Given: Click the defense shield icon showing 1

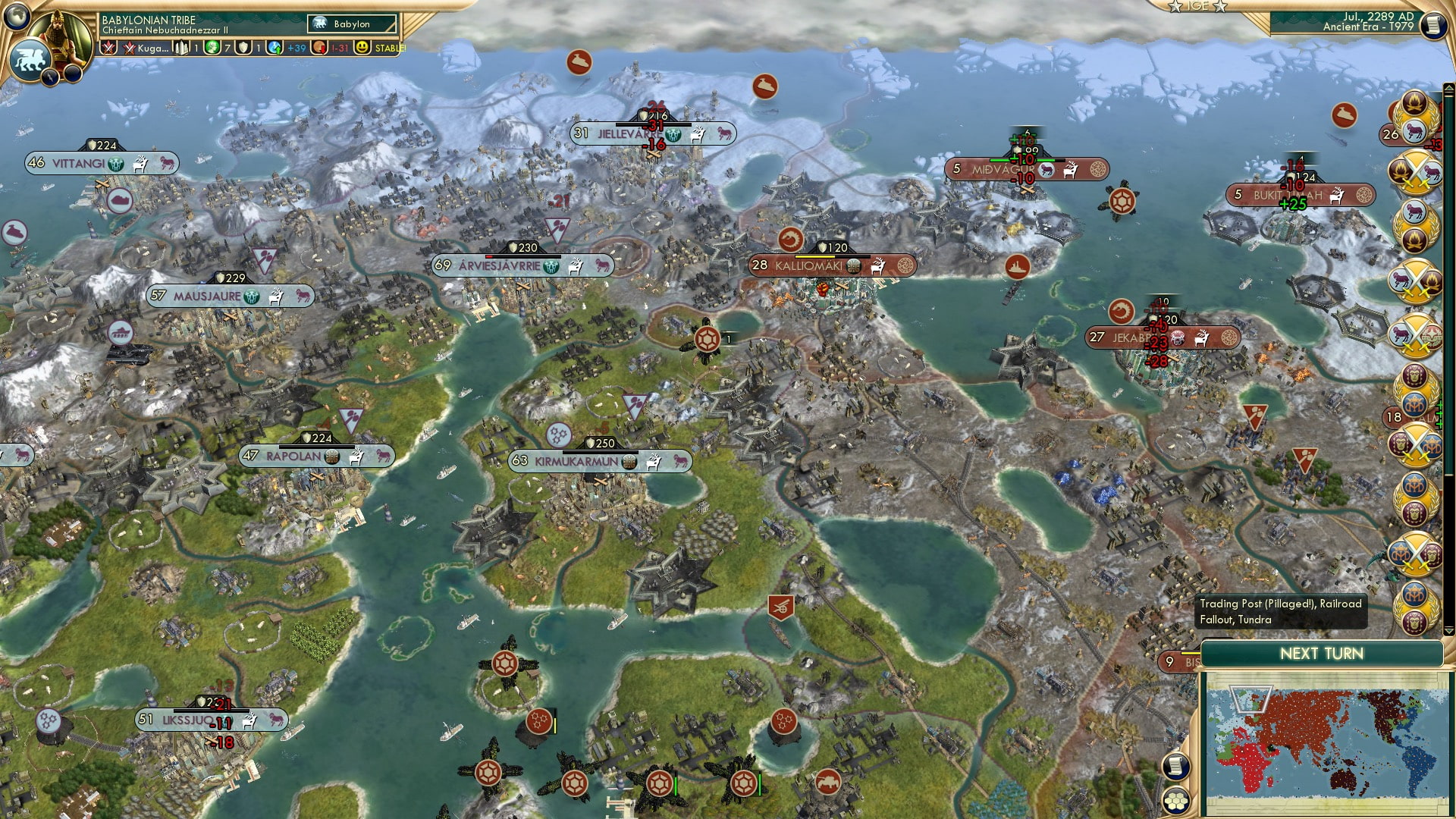Looking at the screenshot, I should pyautogui.click(x=244, y=48).
